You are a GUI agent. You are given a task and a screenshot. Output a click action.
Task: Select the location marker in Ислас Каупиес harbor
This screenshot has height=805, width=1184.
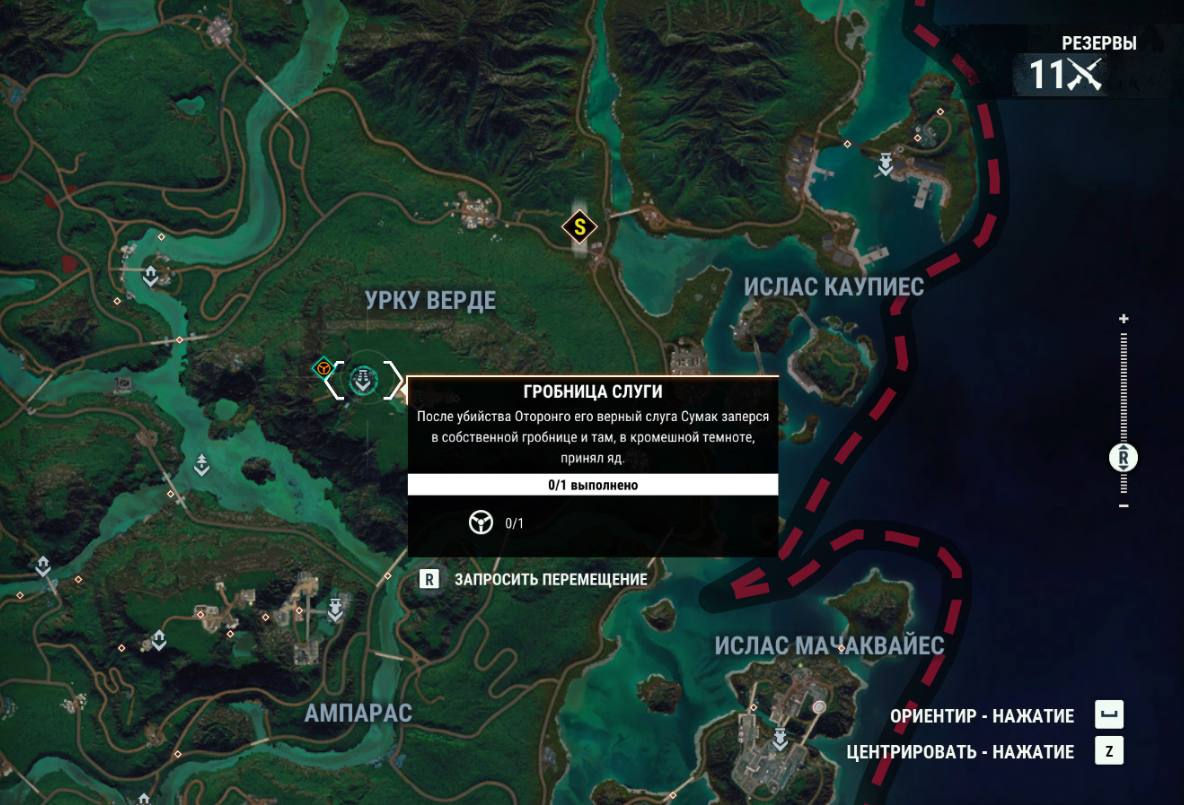point(885,164)
